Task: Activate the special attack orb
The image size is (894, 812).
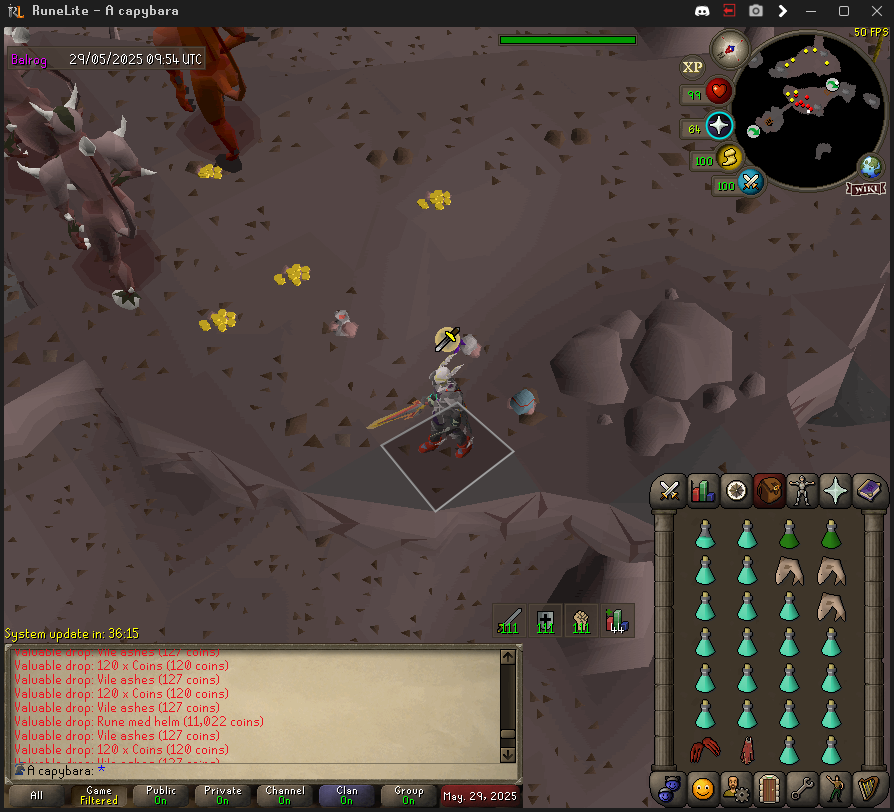Action: pyautogui.click(x=751, y=183)
